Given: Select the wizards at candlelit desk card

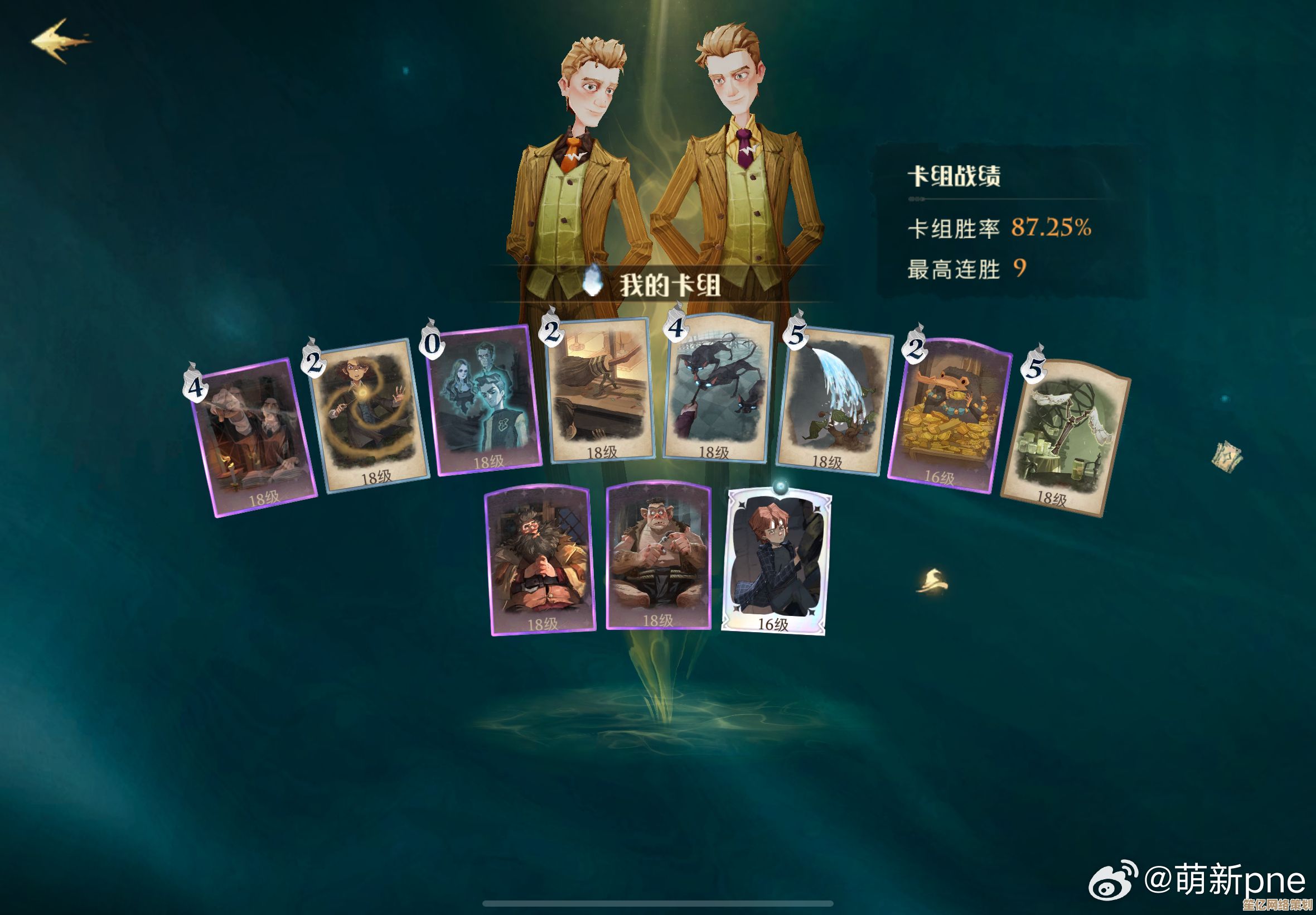Looking at the screenshot, I should [254, 439].
